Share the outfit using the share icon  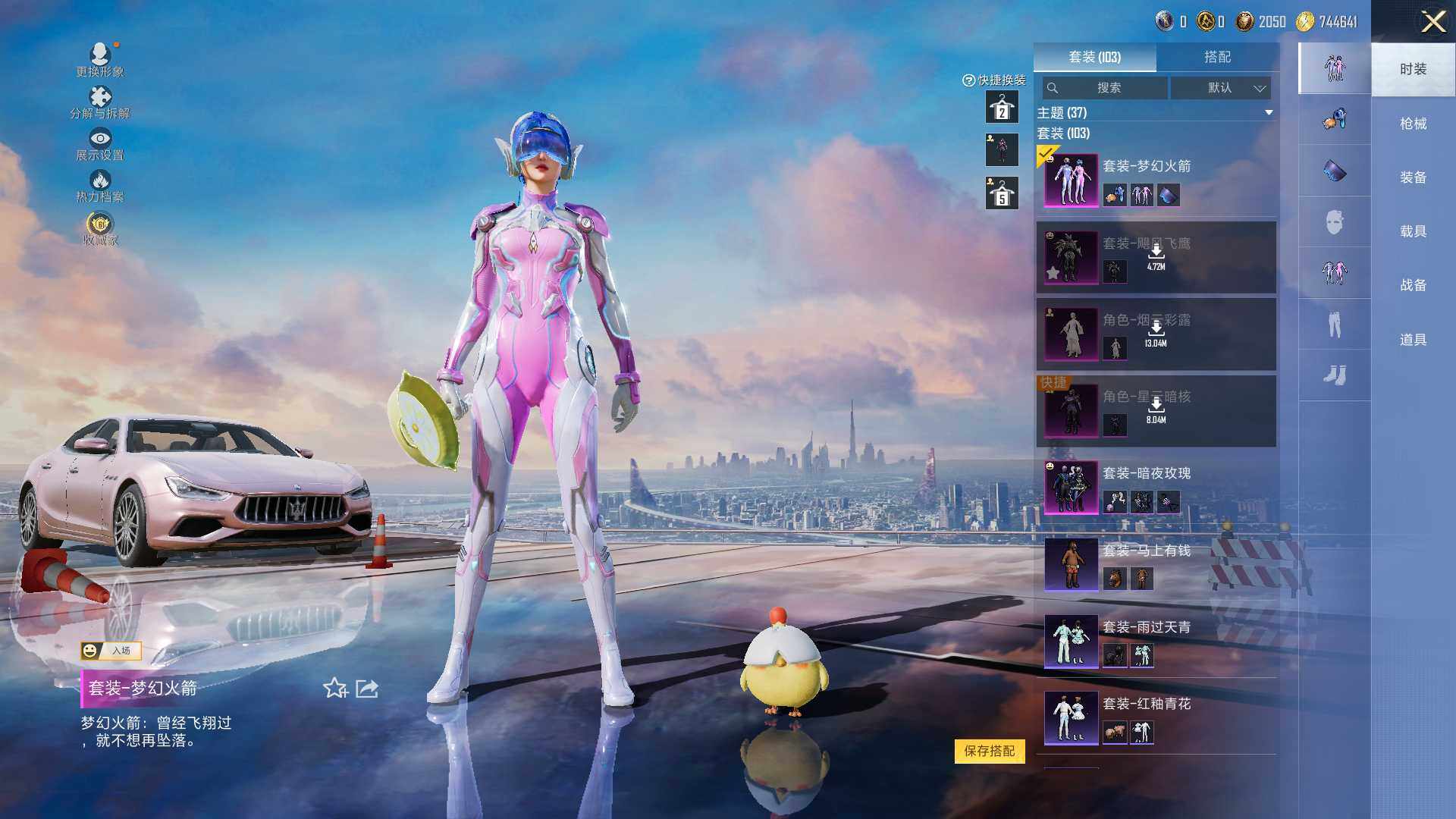coord(367,689)
